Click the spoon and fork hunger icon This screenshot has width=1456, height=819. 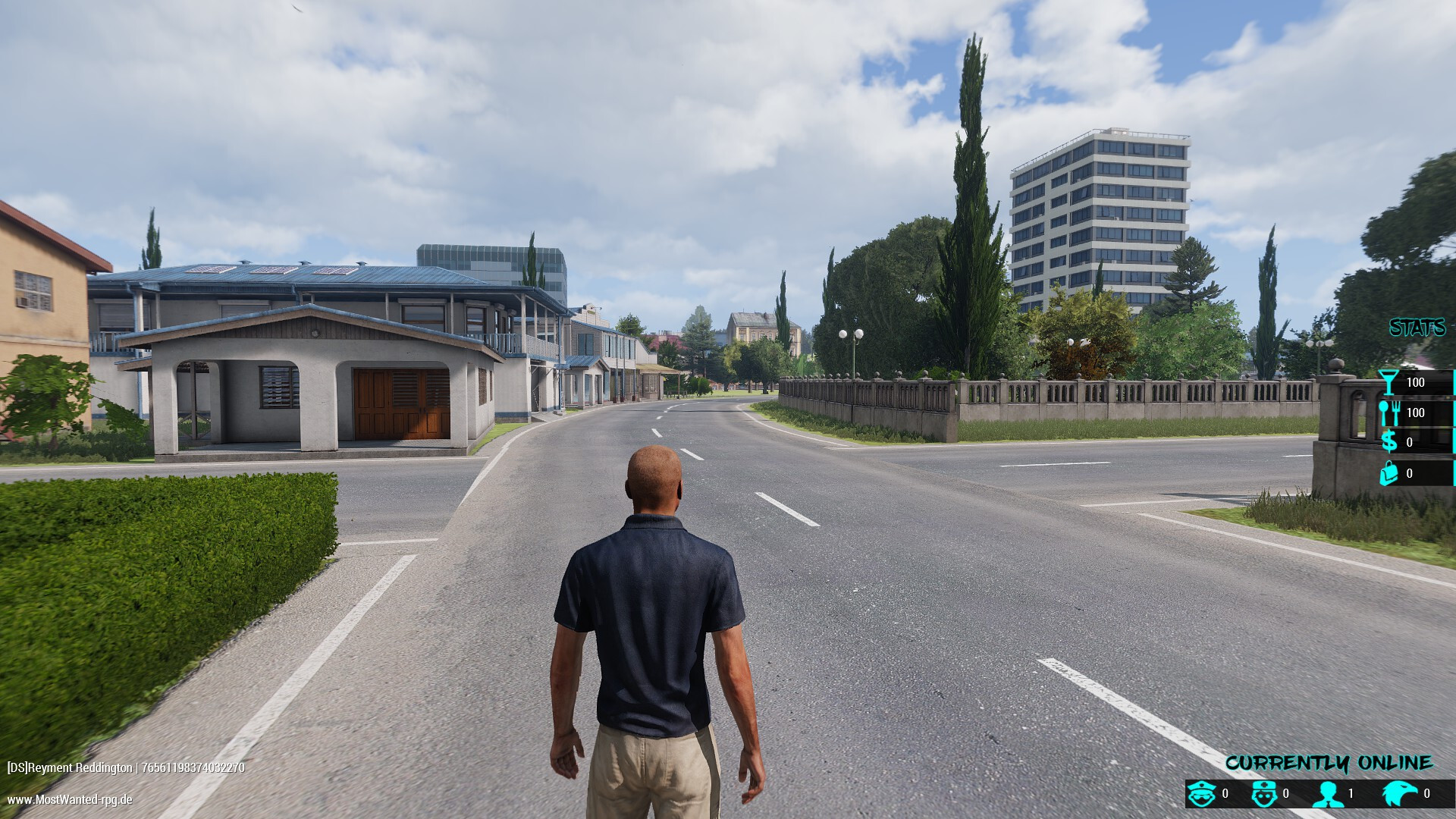[1389, 413]
